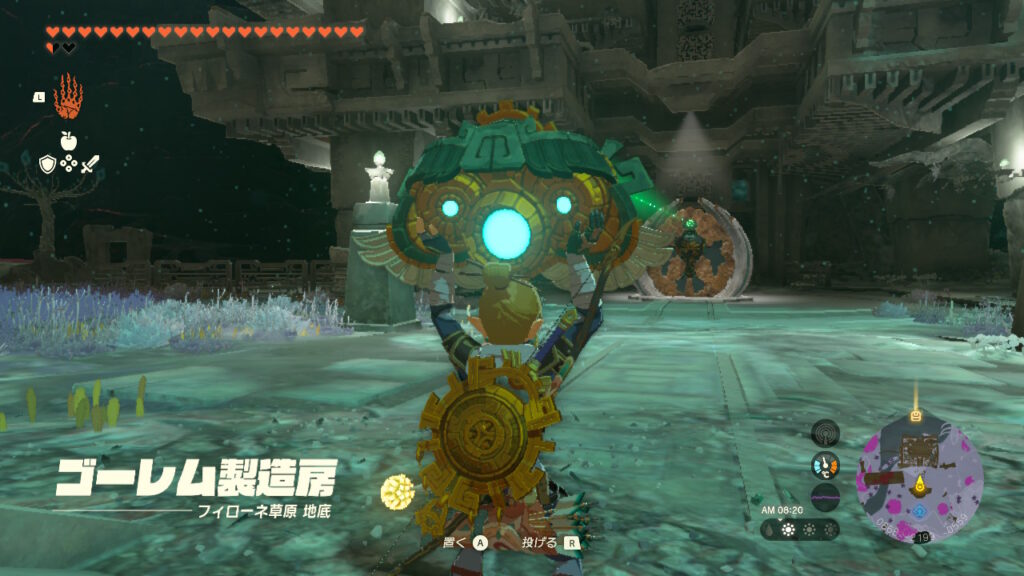The height and width of the screenshot is (576, 1024).
Task: Select the yellow objective marker above minimap
Action: click(x=915, y=414)
